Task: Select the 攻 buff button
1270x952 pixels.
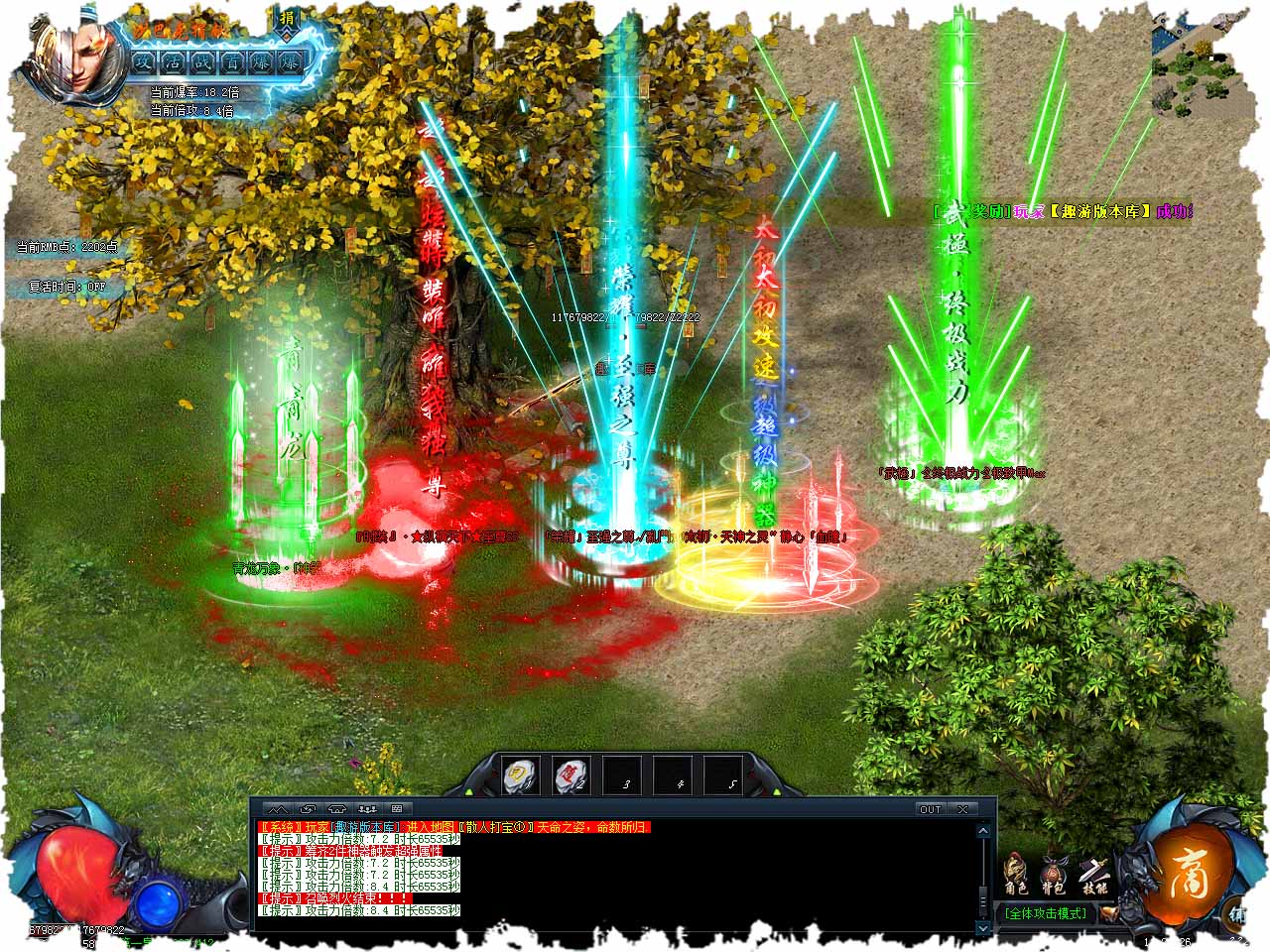Action: (x=146, y=62)
